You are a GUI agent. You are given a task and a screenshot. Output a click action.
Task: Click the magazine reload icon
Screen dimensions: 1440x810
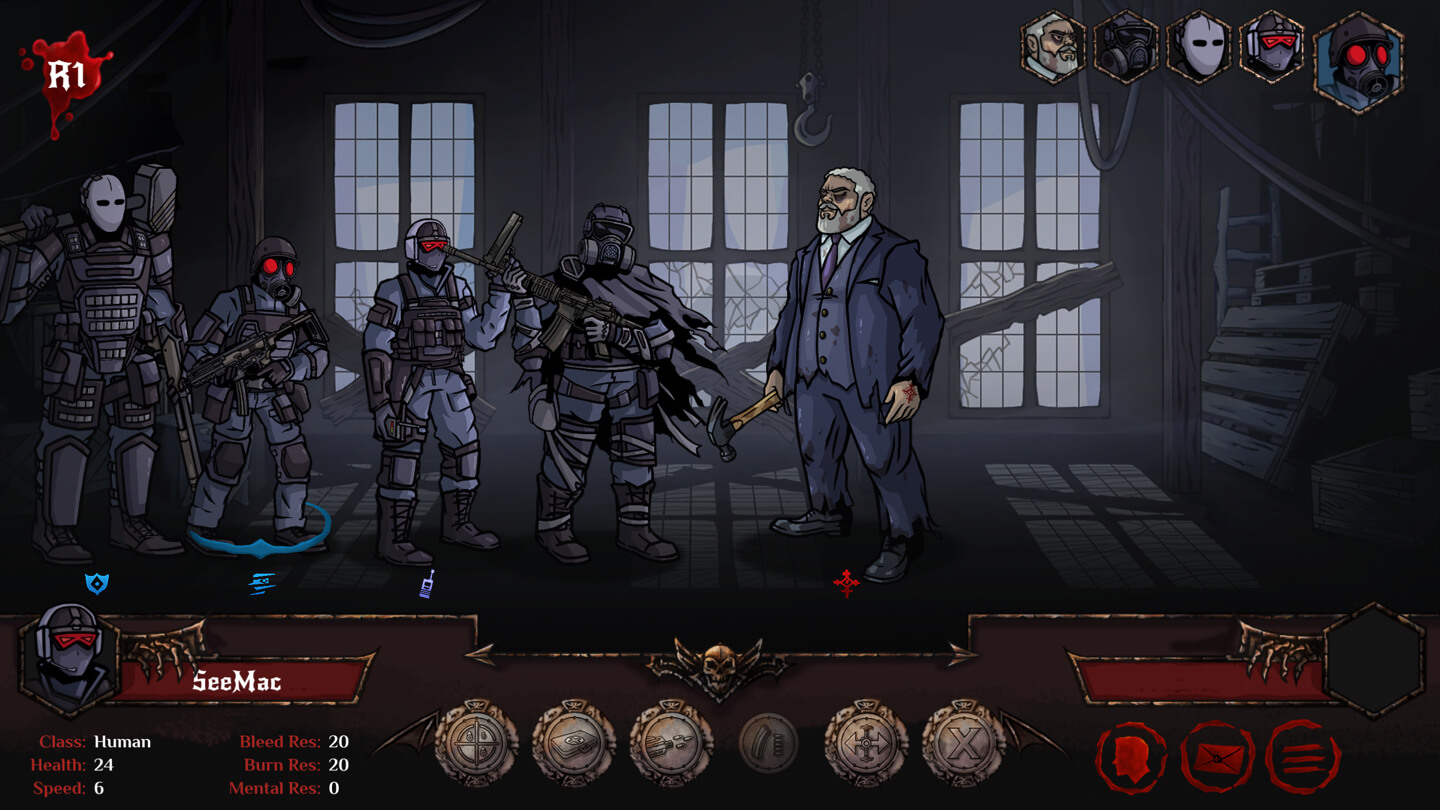[x=768, y=743]
